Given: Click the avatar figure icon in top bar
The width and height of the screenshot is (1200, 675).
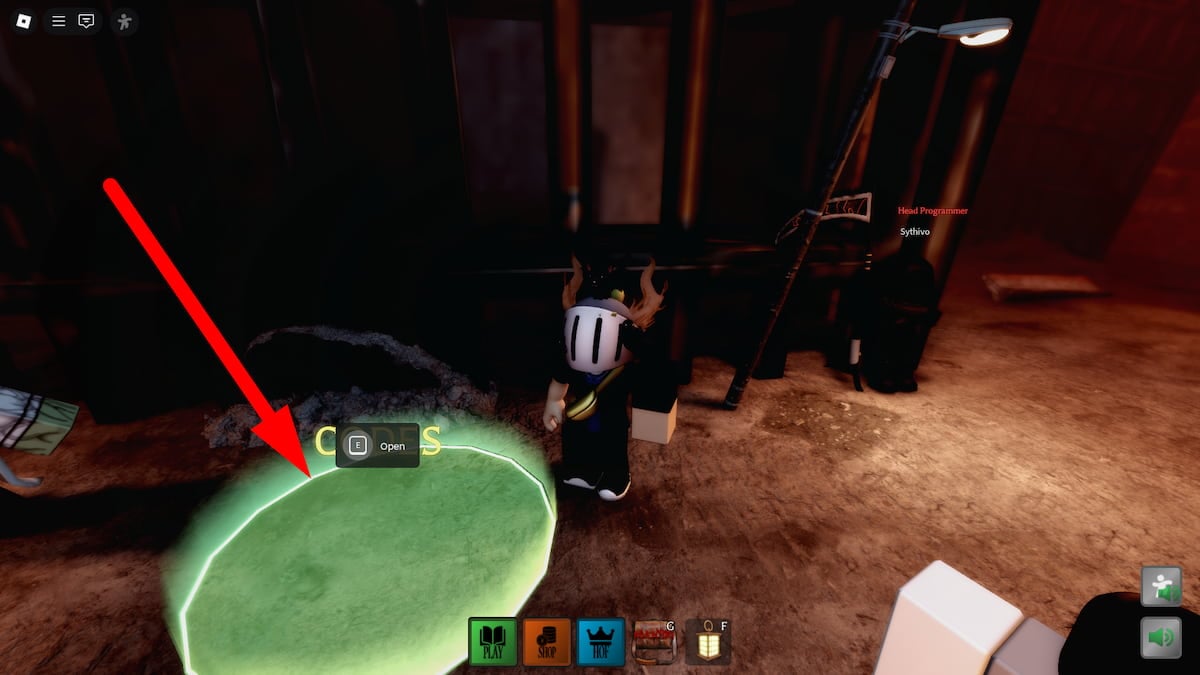Looking at the screenshot, I should (124, 20).
